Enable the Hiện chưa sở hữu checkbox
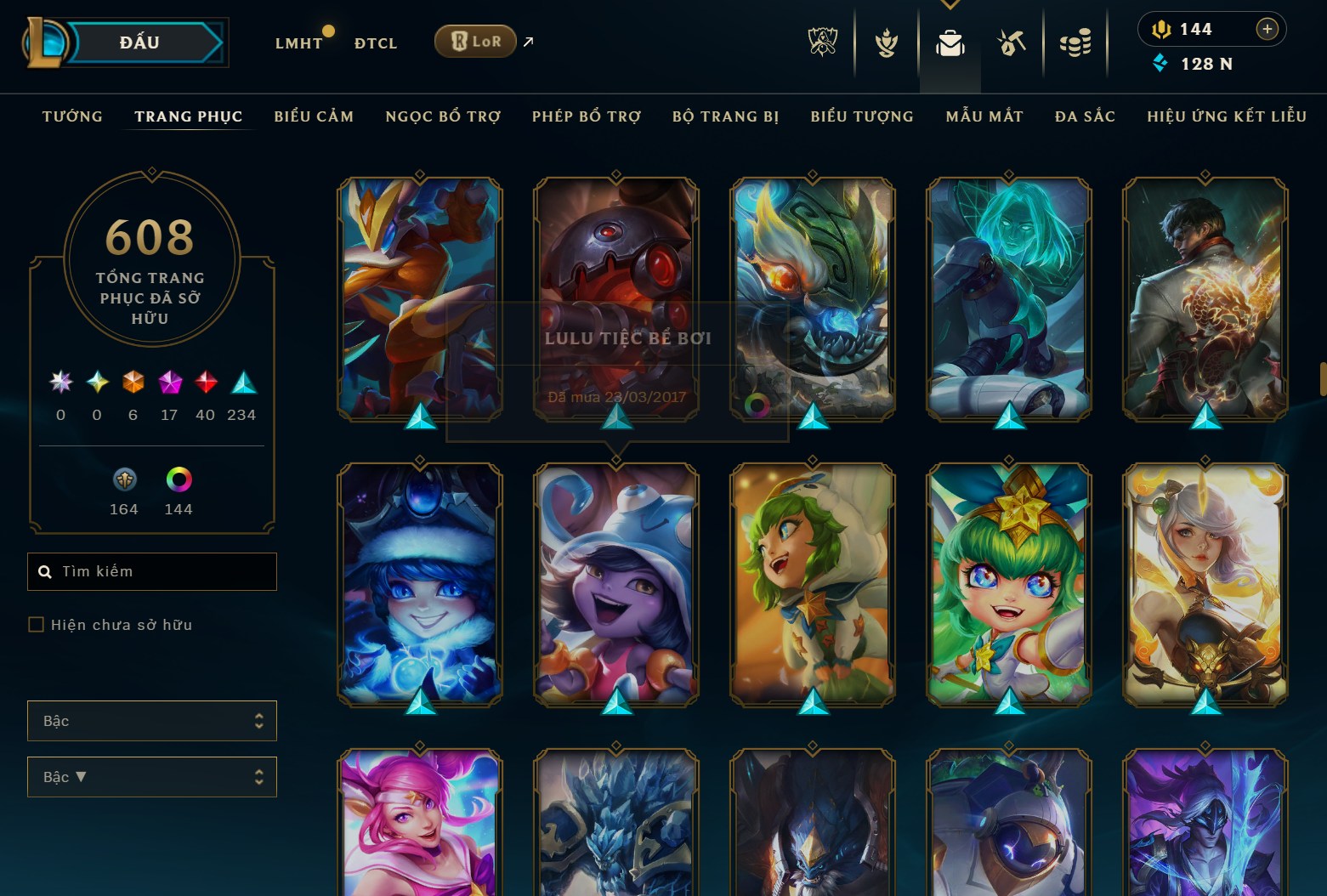The height and width of the screenshot is (896, 1327). coord(36,624)
